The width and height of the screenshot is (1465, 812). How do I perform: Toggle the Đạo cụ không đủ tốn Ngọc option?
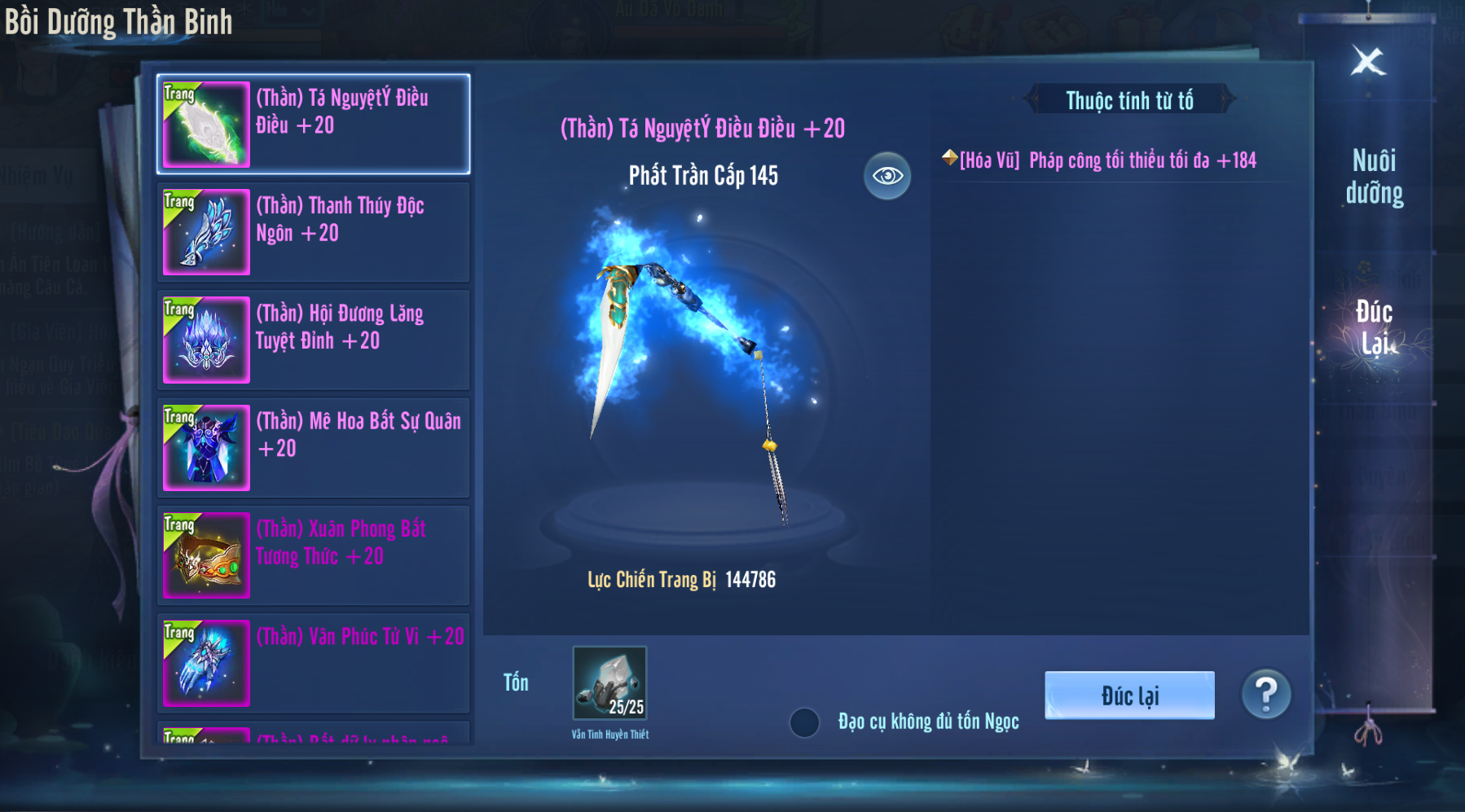(x=805, y=722)
